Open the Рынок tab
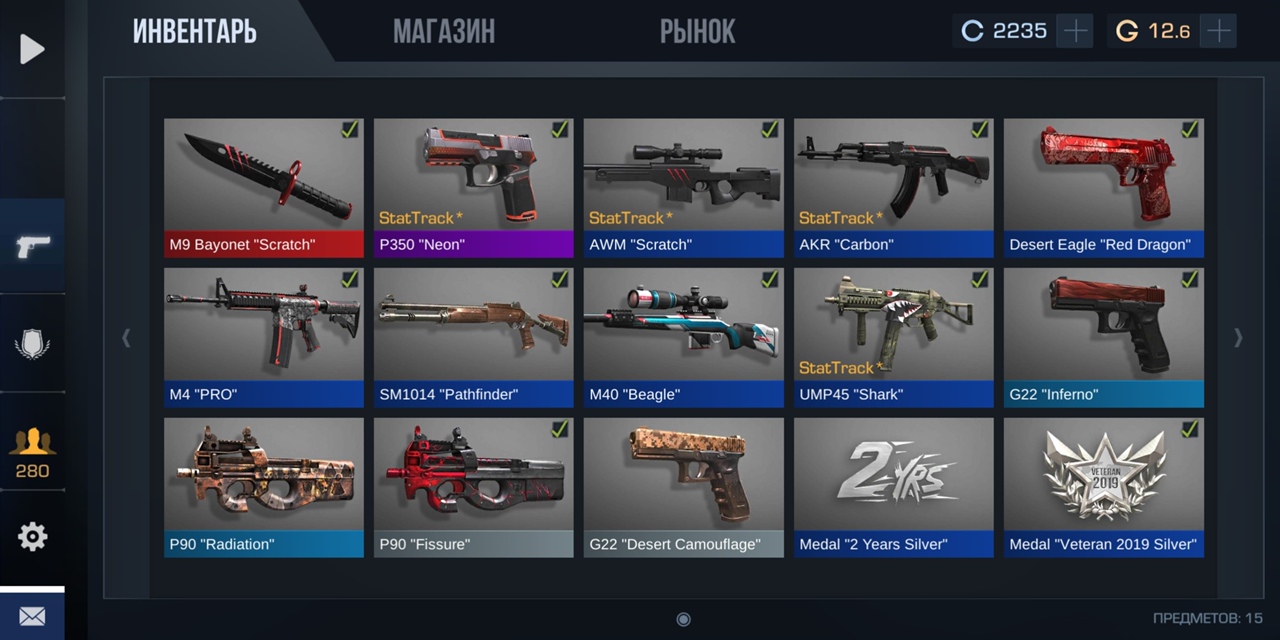This screenshot has height=640, width=1280. click(x=697, y=32)
